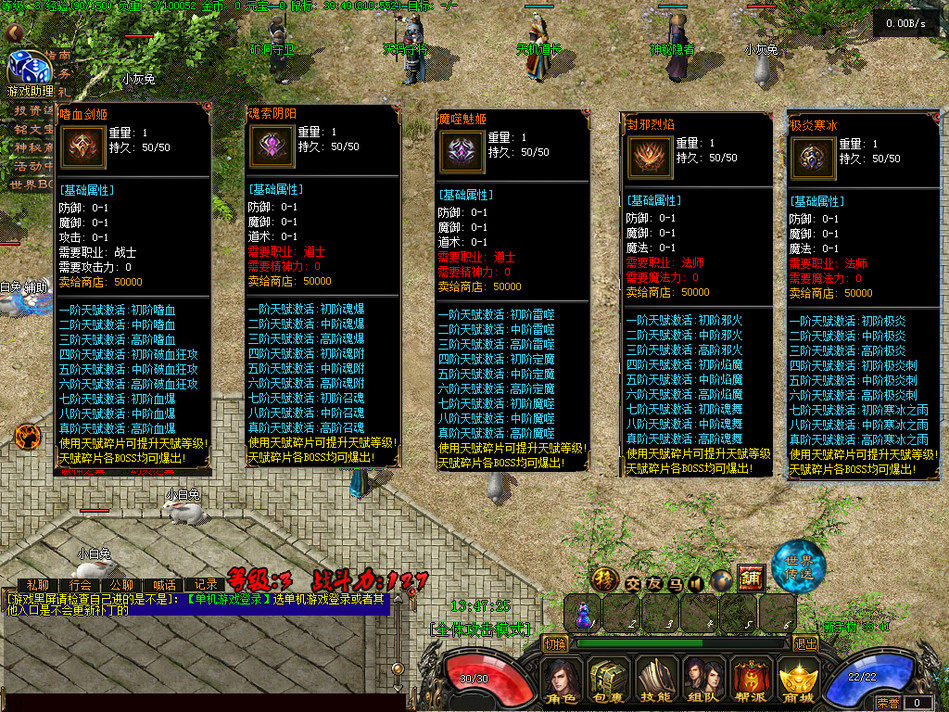Click the 切换 switch button
The width and height of the screenshot is (949, 712).
tap(556, 643)
